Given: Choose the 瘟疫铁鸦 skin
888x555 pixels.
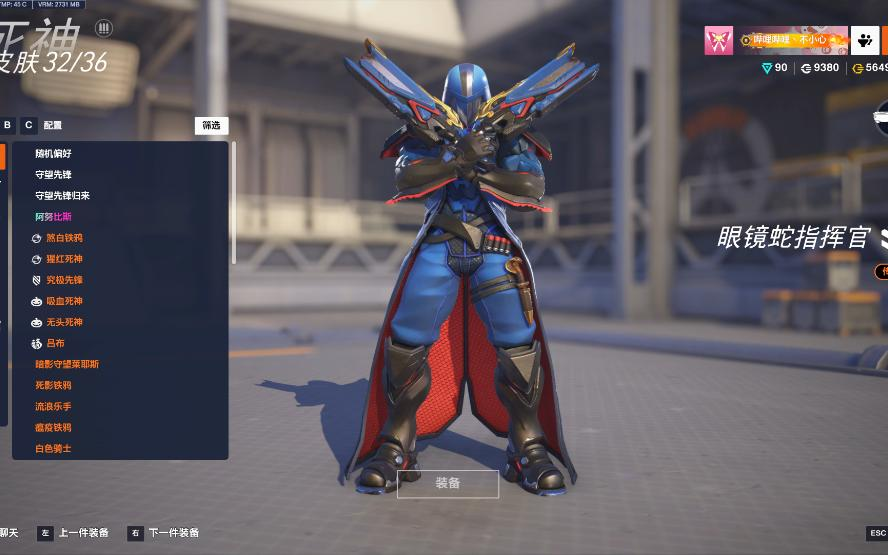Looking at the screenshot, I should (x=53, y=427).
